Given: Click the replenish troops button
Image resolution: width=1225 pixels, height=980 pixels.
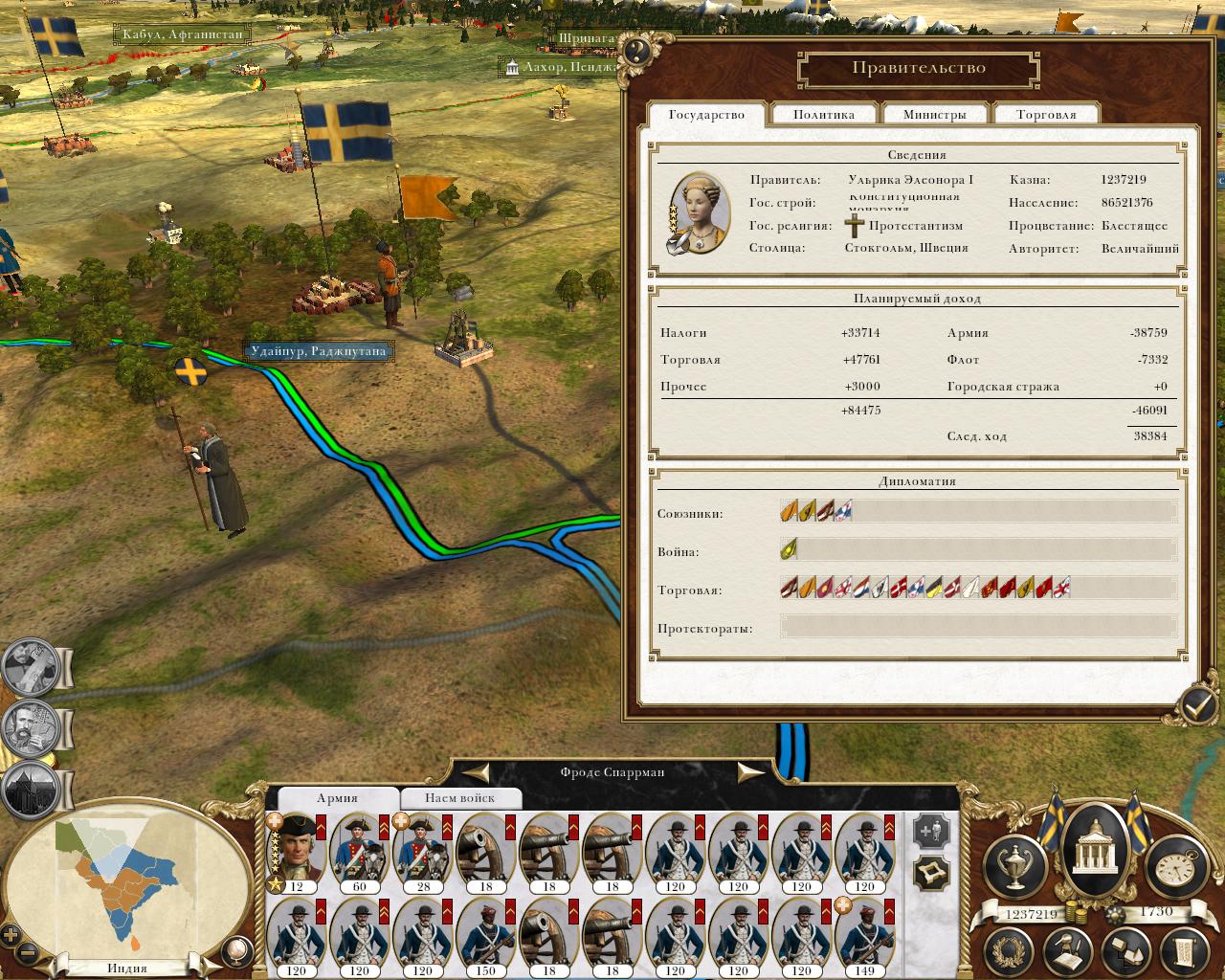Looking at the screenshot, I should (x=931, y=831).
